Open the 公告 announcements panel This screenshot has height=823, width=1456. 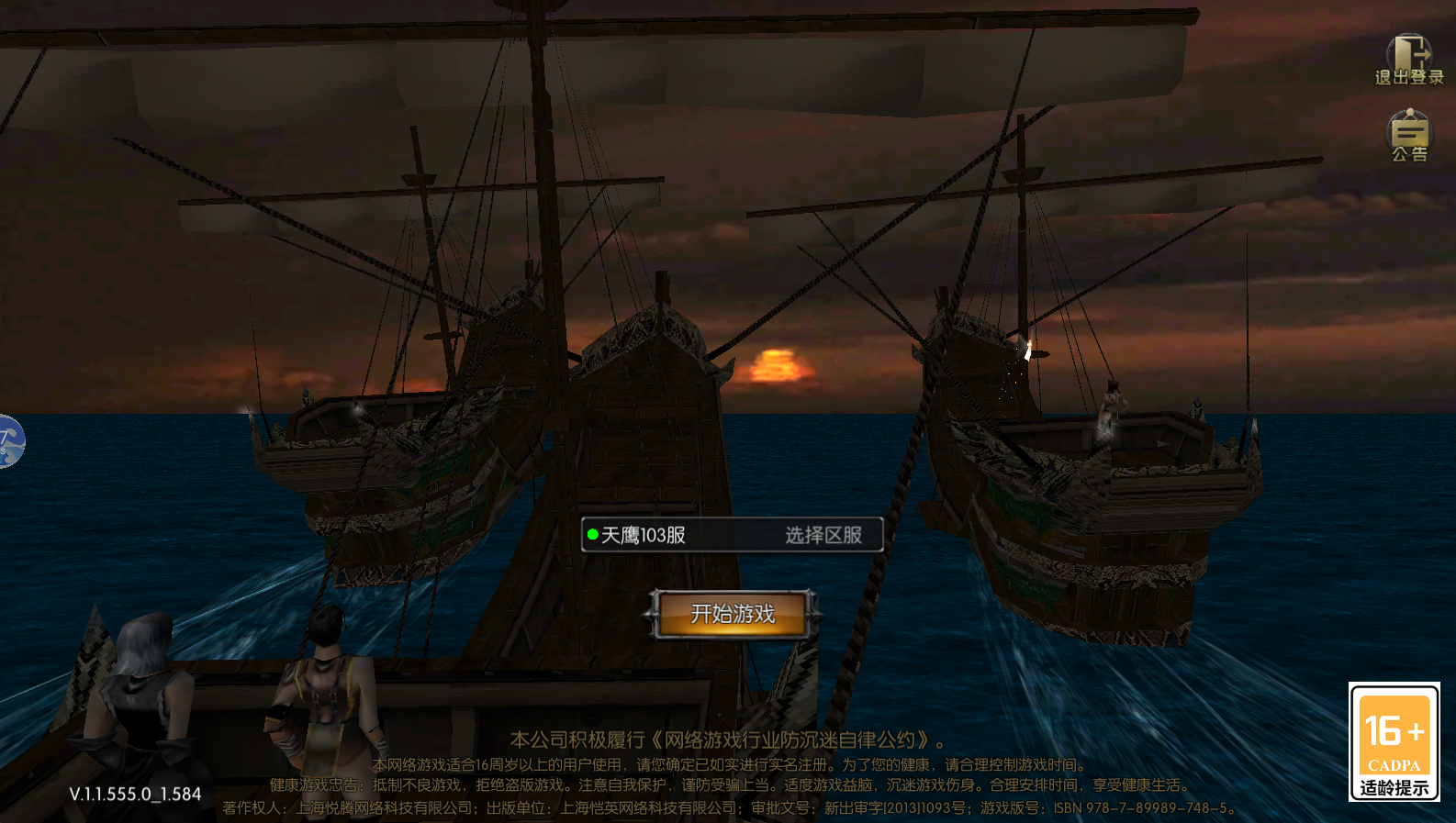click(x=1409, y=136)
